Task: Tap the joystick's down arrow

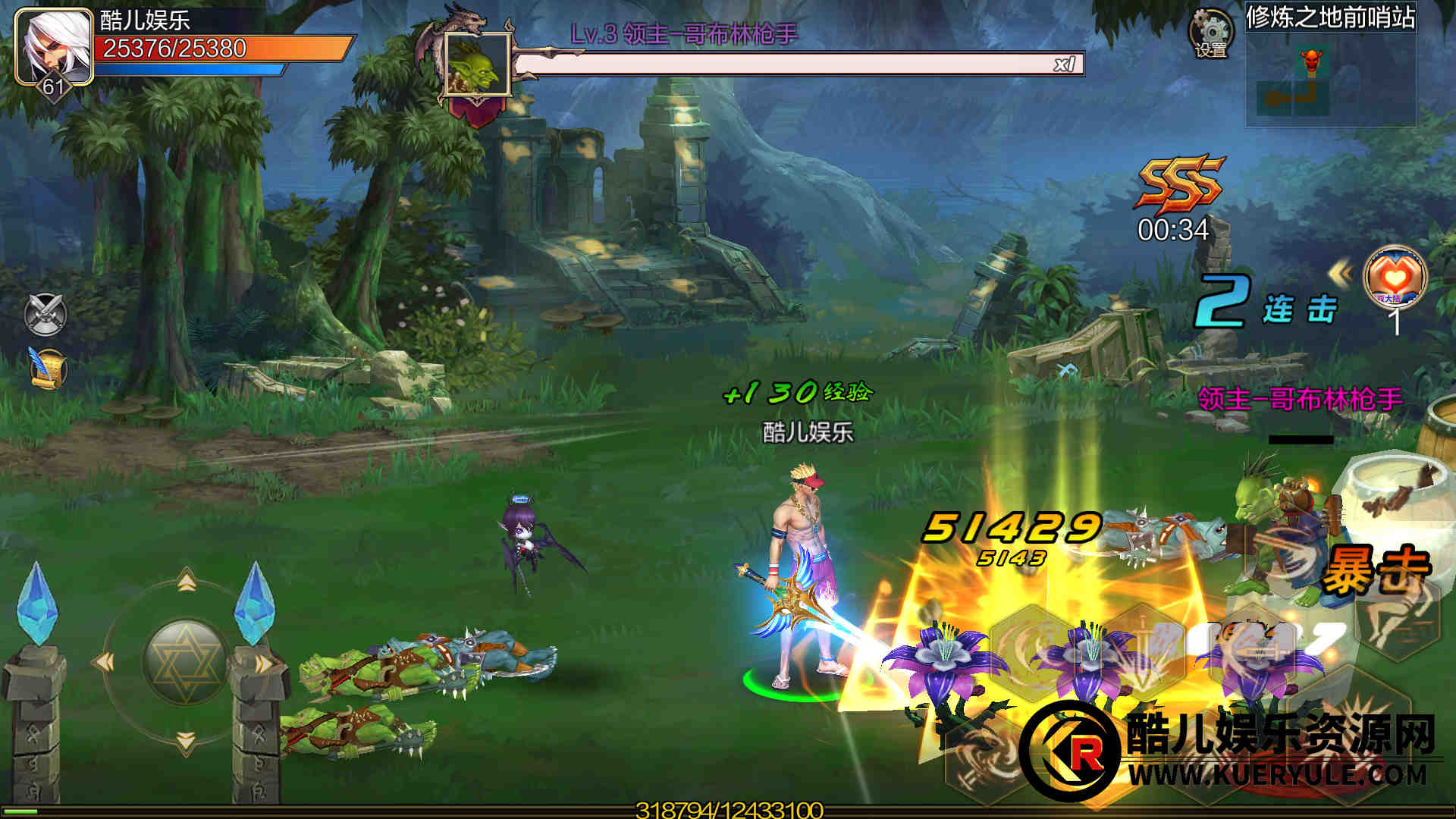Action: pos(187,739)
